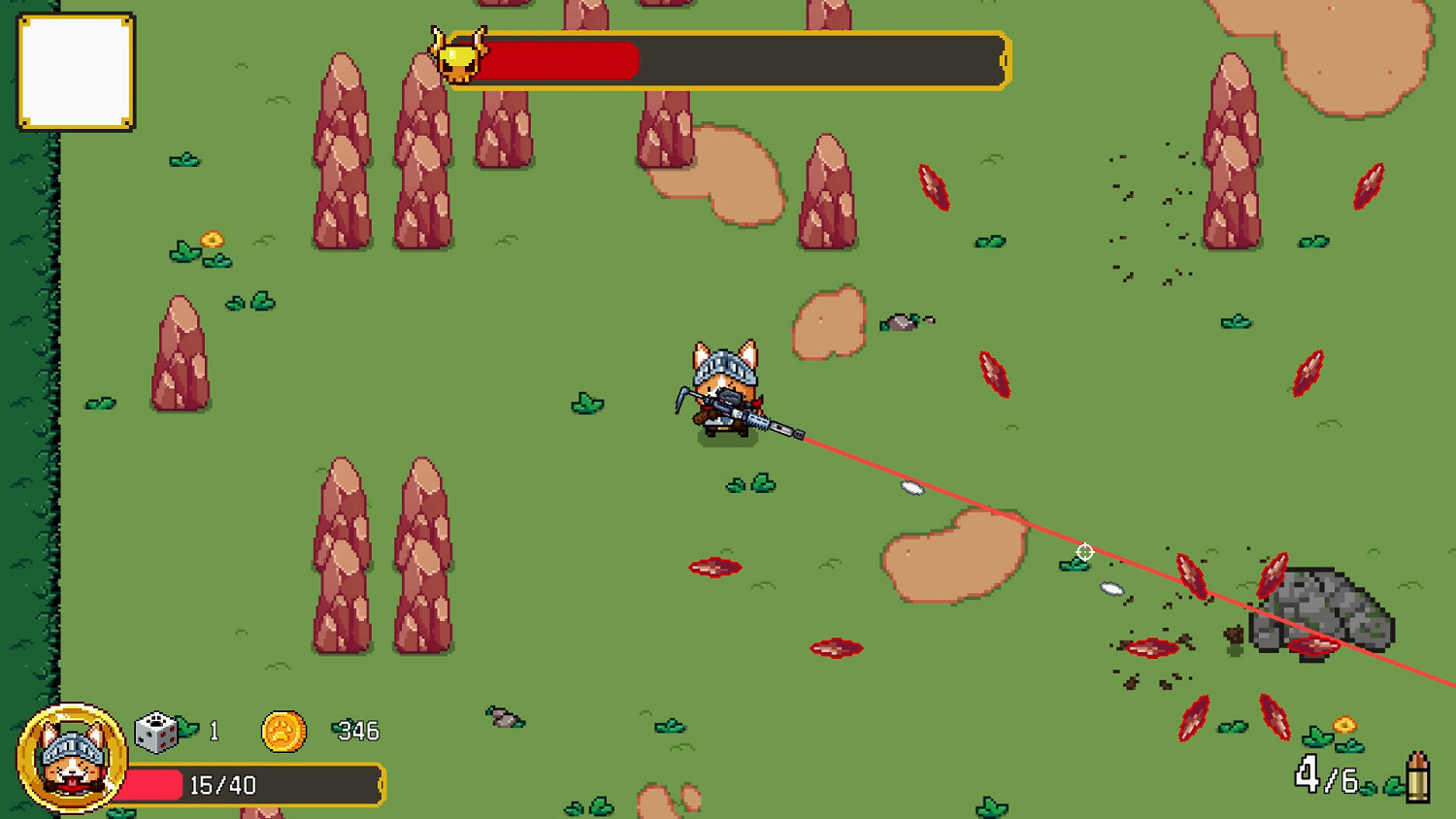Image resolution: width=1456 pixels, height=819 pixels.
Task: Click the dice count number showing 1
Action: coord(215,730)
